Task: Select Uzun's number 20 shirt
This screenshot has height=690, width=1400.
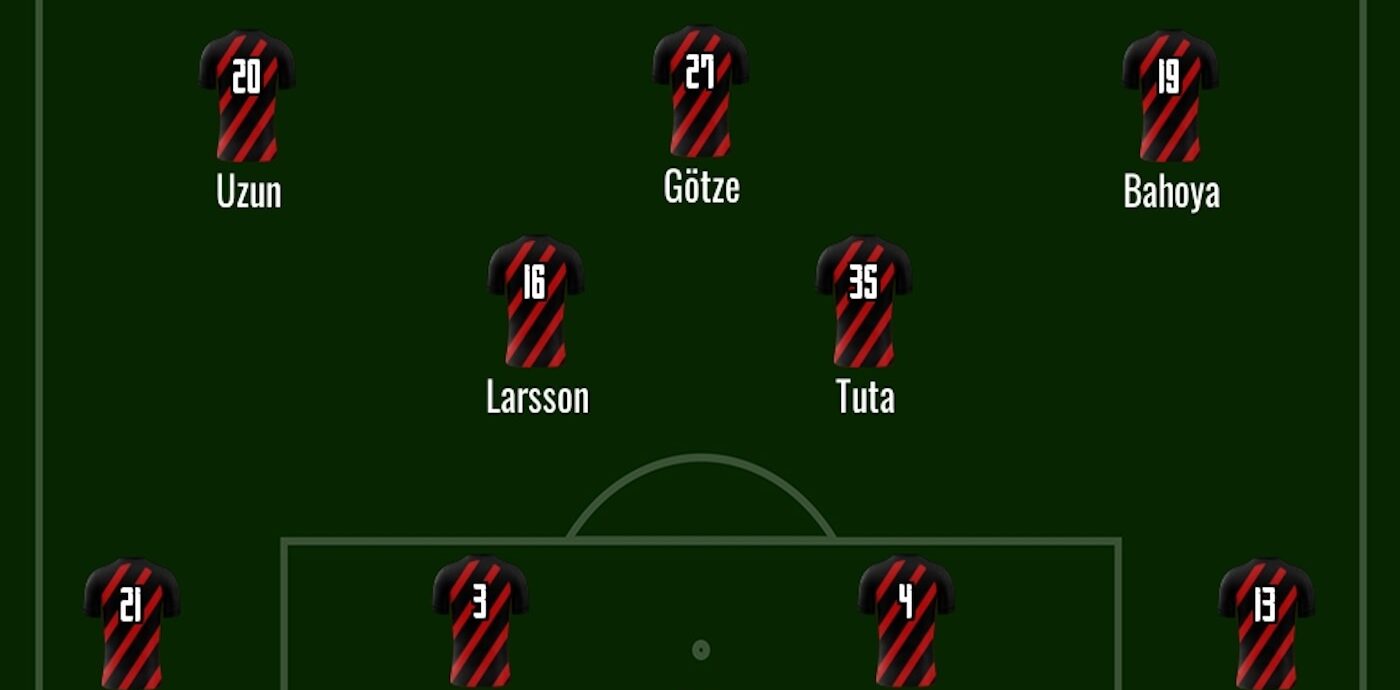Action: click(247, 96)
